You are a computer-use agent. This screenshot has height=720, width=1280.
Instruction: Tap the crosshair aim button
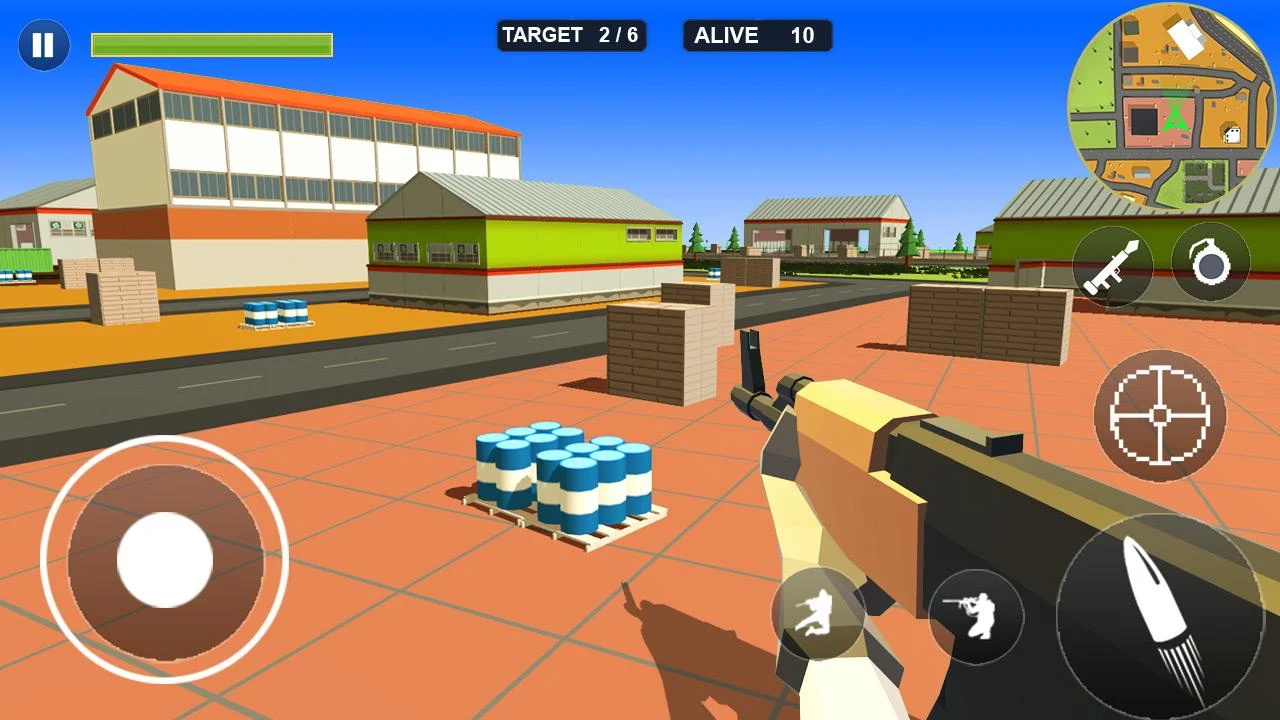[1160, 415]
